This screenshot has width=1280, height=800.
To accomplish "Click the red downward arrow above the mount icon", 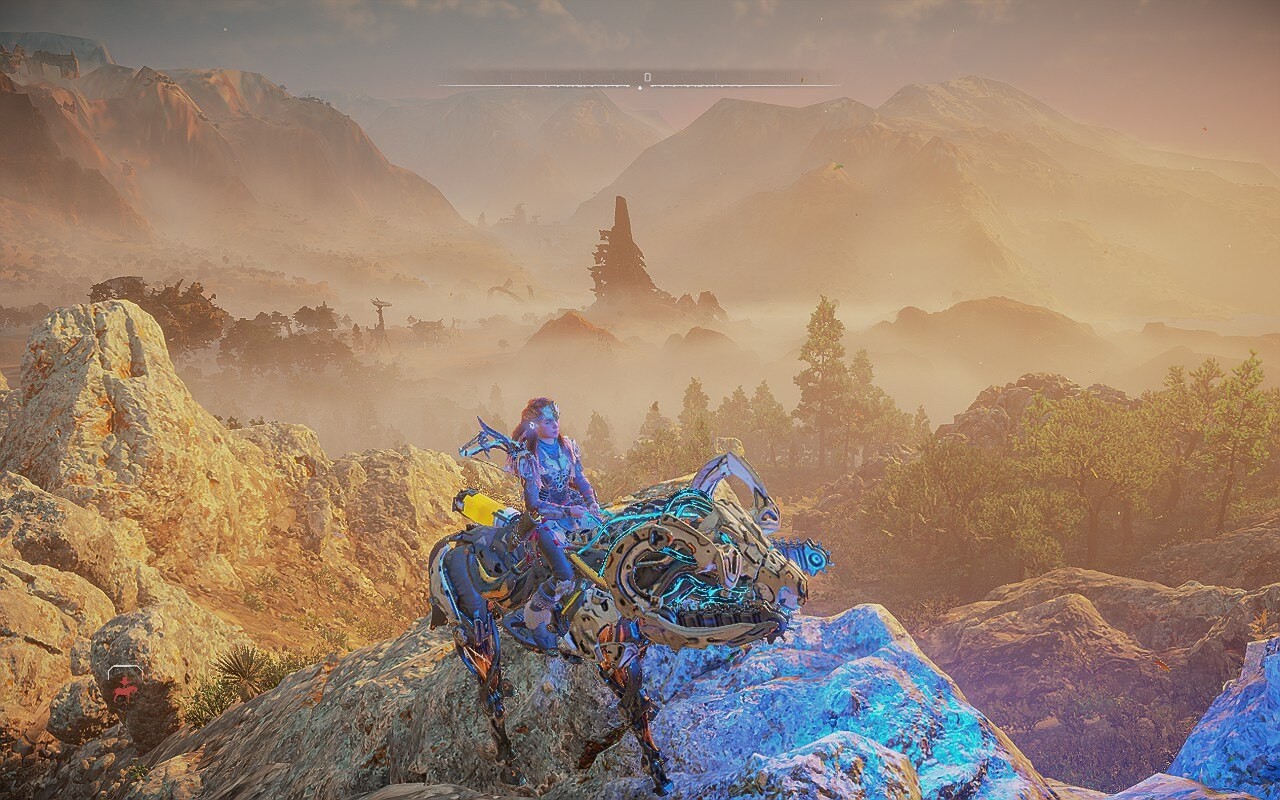I will (124, 681).
